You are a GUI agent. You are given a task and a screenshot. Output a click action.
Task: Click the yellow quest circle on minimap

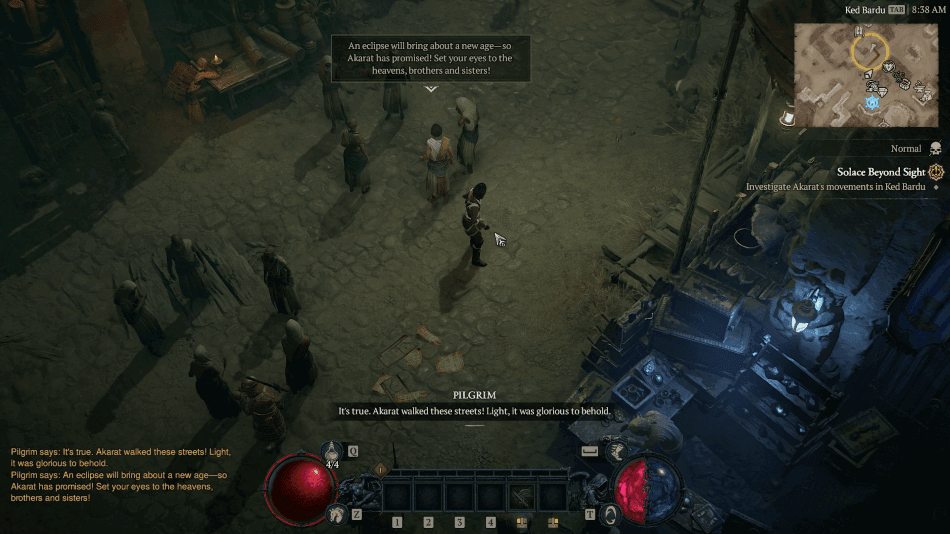(x=869, y=49)
